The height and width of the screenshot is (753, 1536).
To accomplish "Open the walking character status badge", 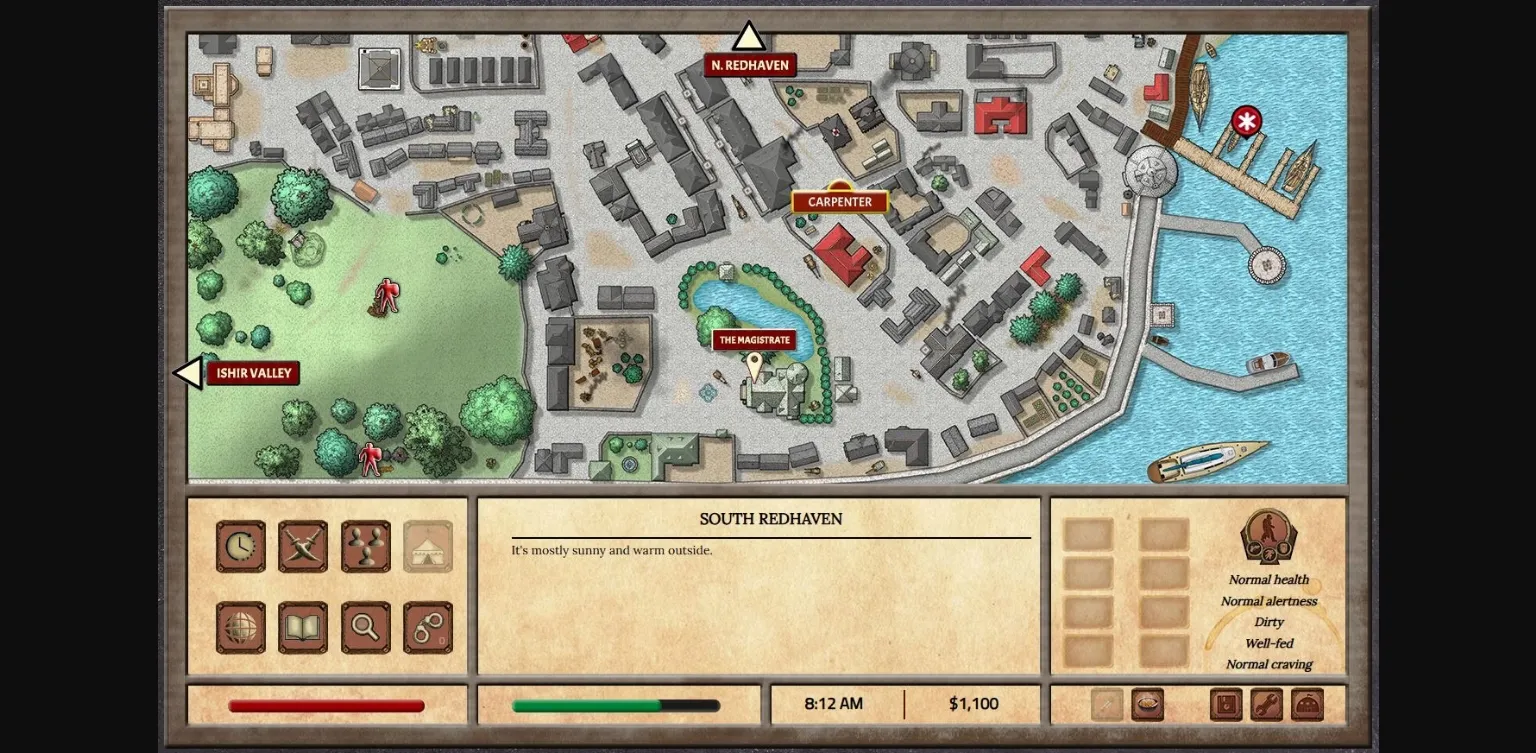I will (1268, 535).
